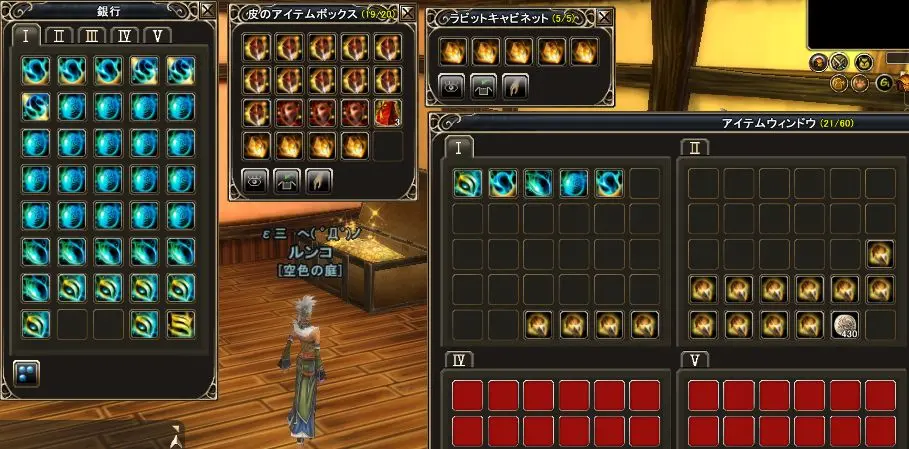Open item window tab II
This screenshot has height=449, width=909.
click(693, 147)
